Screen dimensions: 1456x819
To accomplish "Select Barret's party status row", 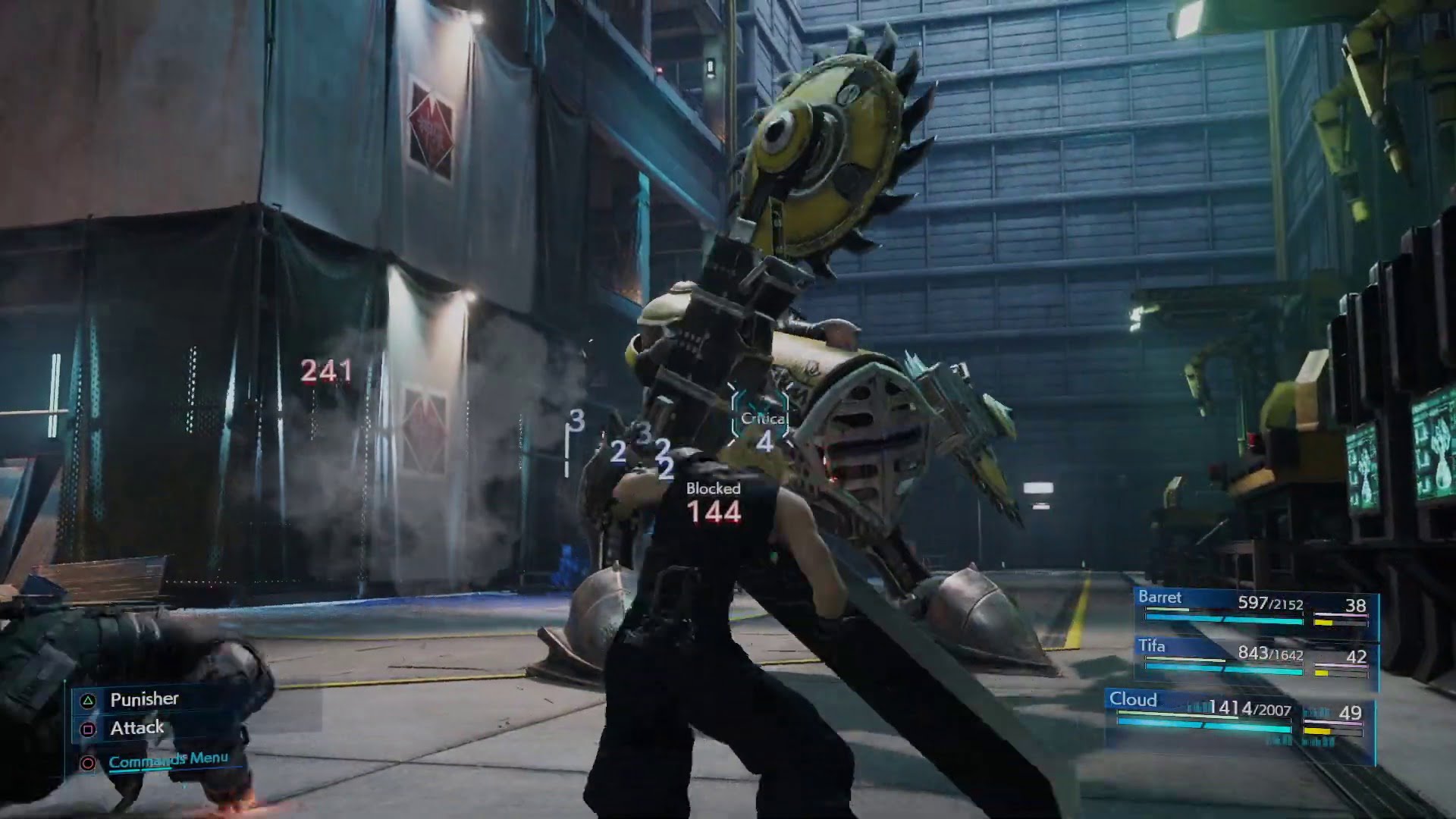I will click(x=1255, y=607).
